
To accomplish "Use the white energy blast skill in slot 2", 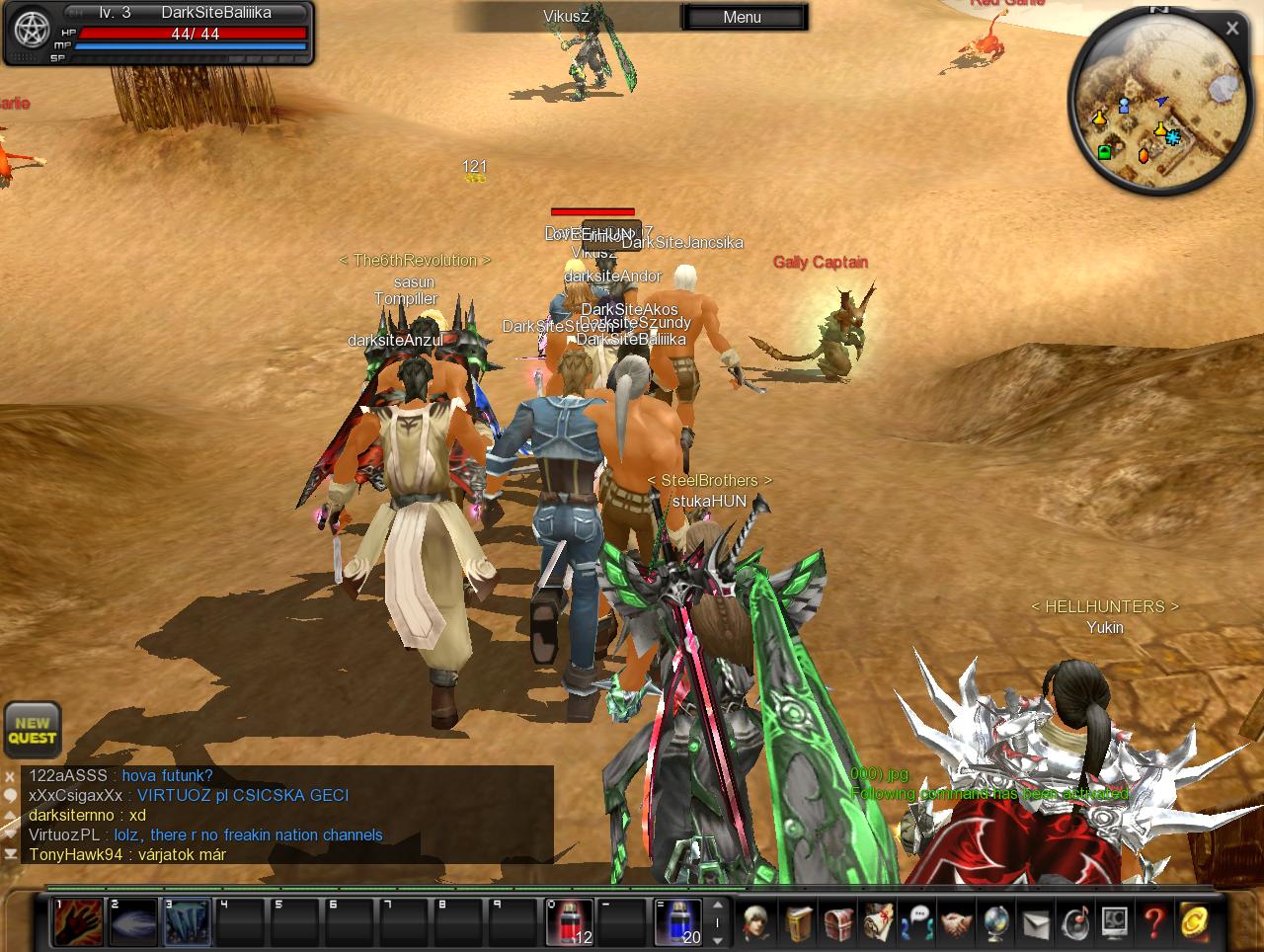I will 132,922.
